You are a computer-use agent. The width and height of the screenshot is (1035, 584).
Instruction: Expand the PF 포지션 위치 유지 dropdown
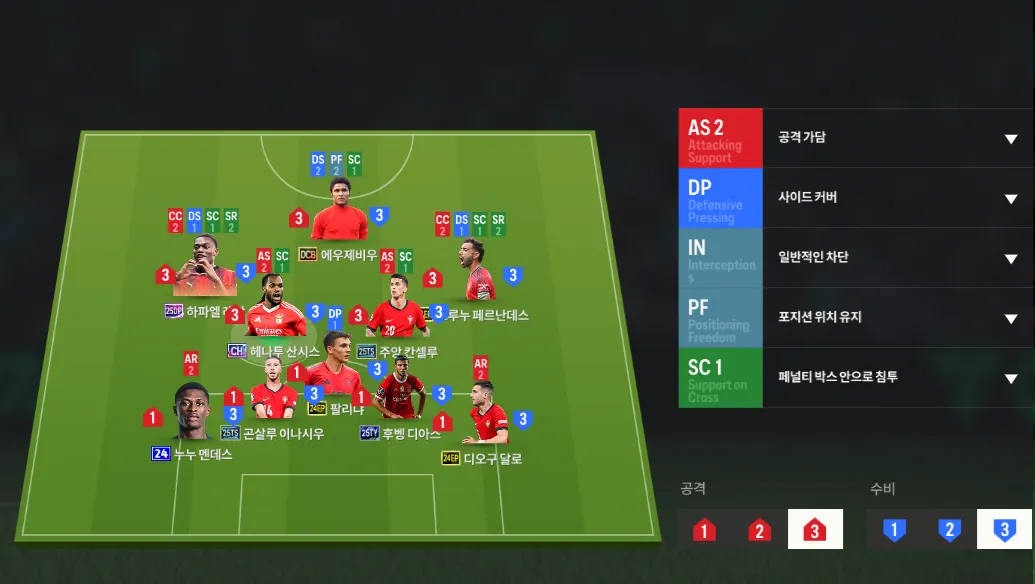(1010, 318)
